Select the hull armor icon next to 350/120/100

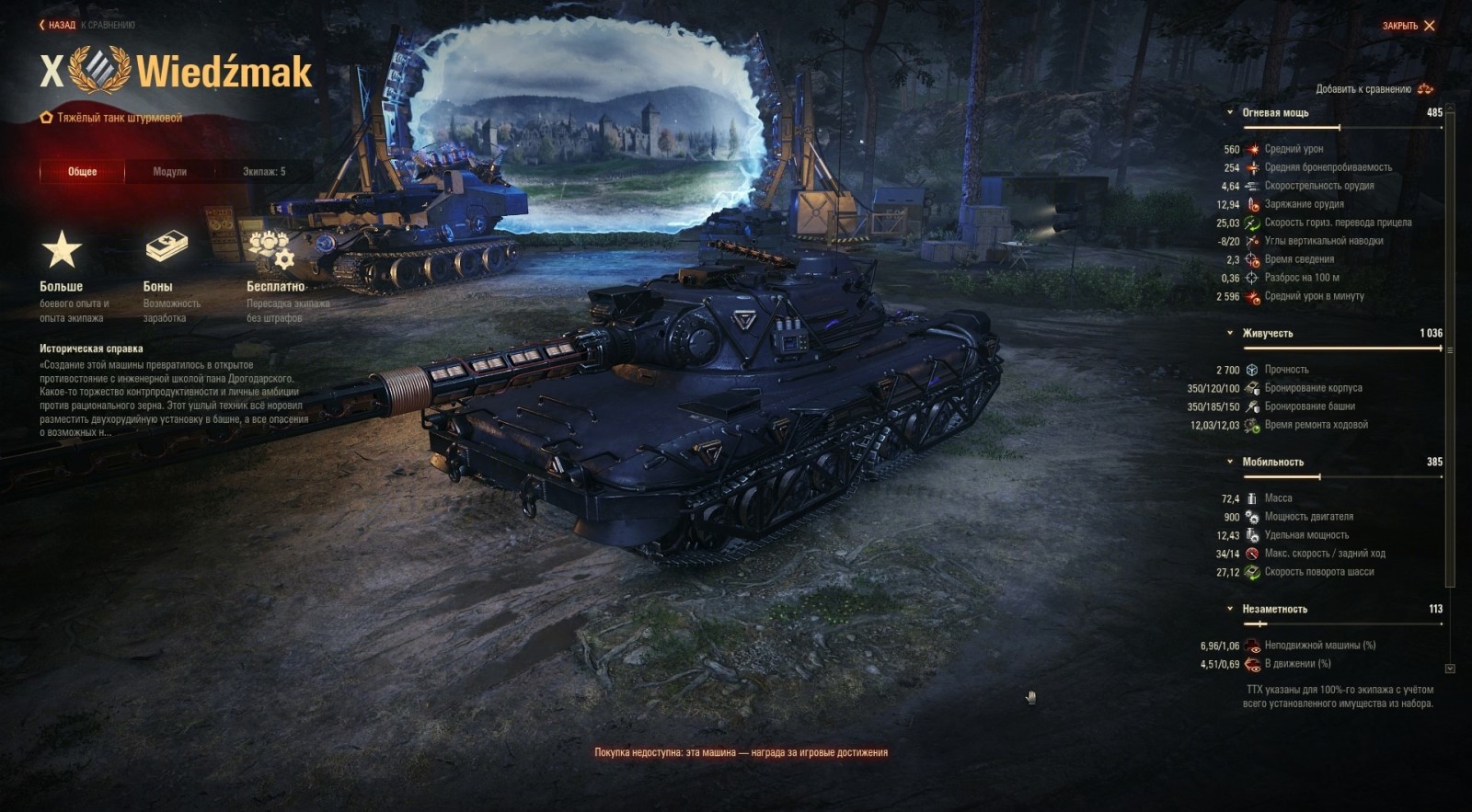tap(1249, 388)
